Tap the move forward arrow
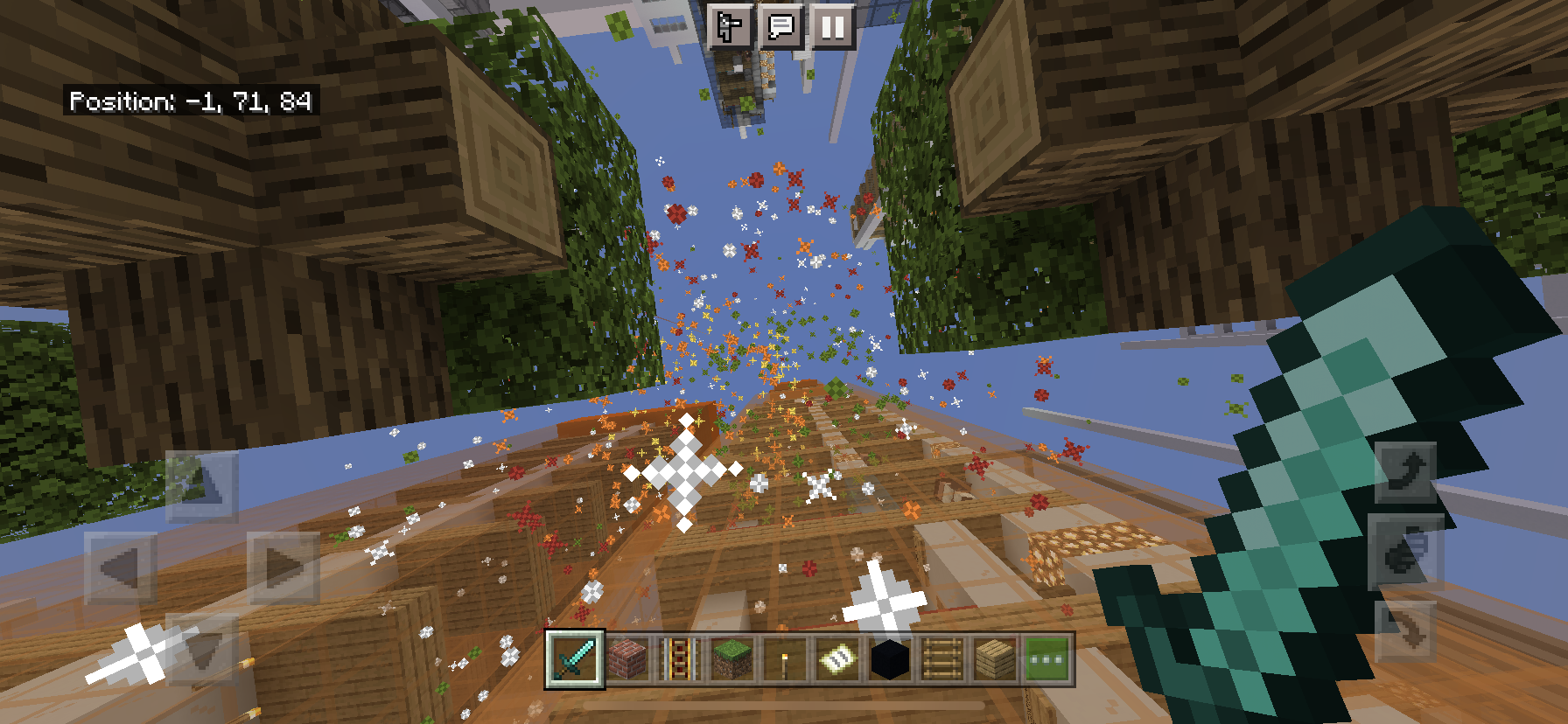 click(x=201, y=484)
